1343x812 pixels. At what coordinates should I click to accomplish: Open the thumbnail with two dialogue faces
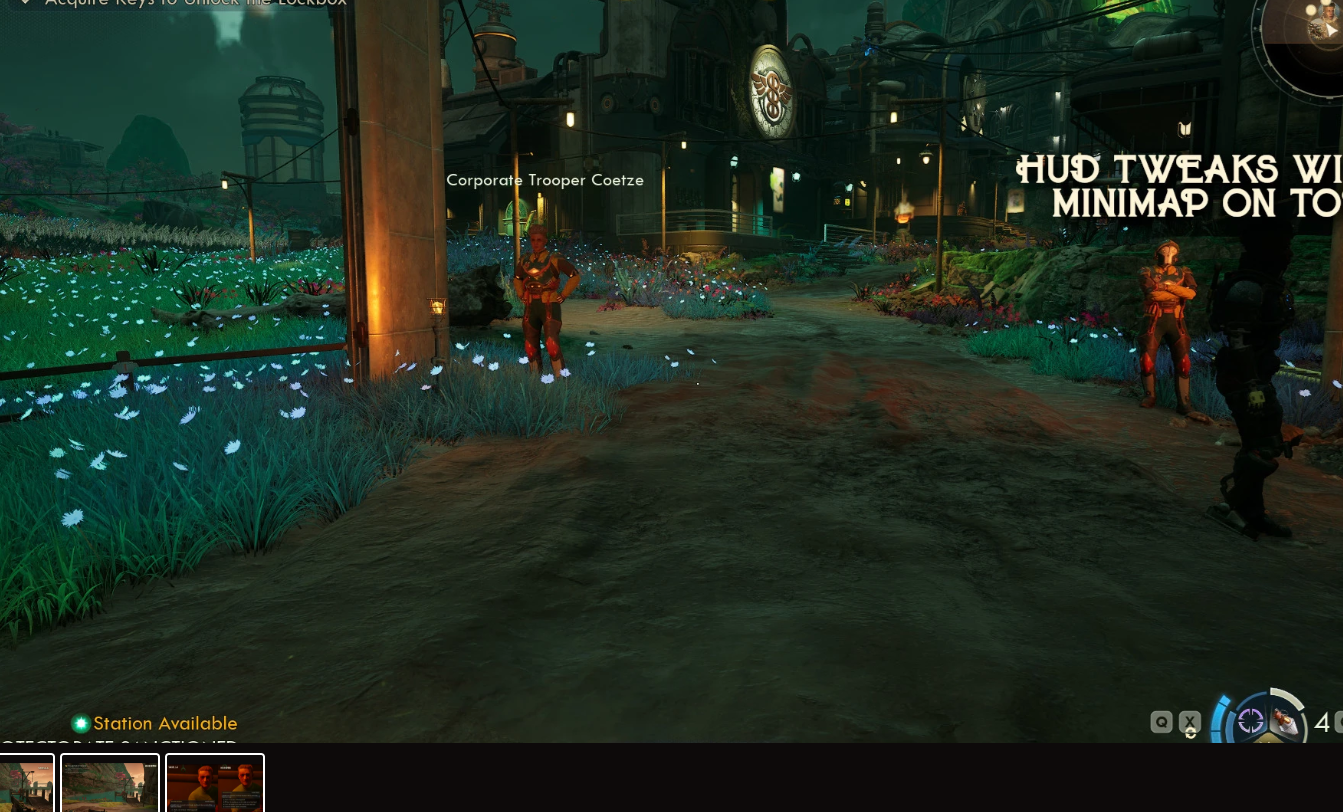coord(215,783)
